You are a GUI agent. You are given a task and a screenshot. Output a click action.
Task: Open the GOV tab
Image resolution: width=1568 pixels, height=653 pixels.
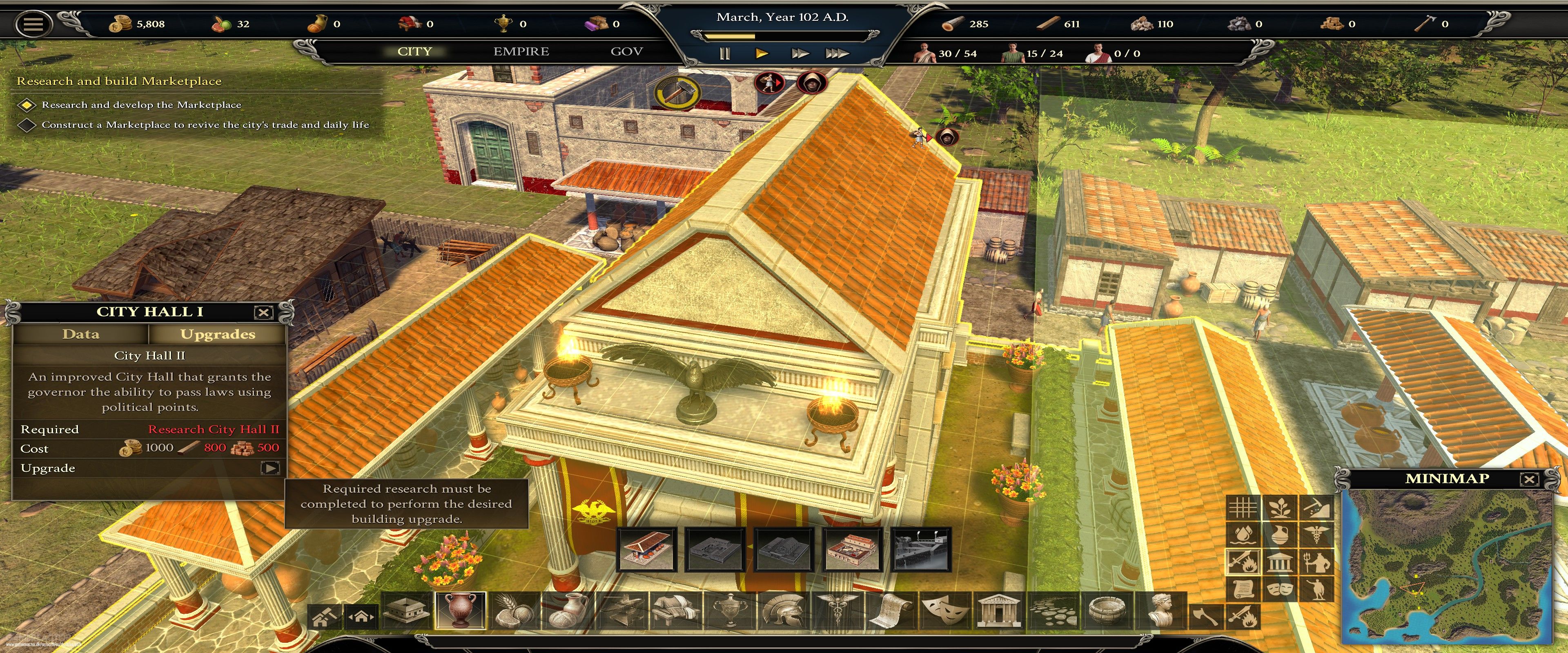click(626, 52)
